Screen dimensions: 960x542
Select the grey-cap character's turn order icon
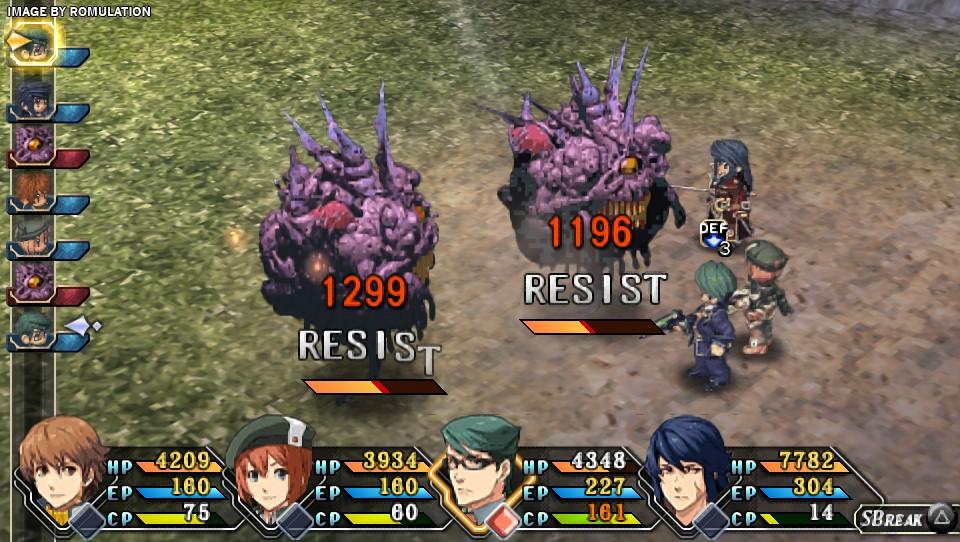click(32, 236)
